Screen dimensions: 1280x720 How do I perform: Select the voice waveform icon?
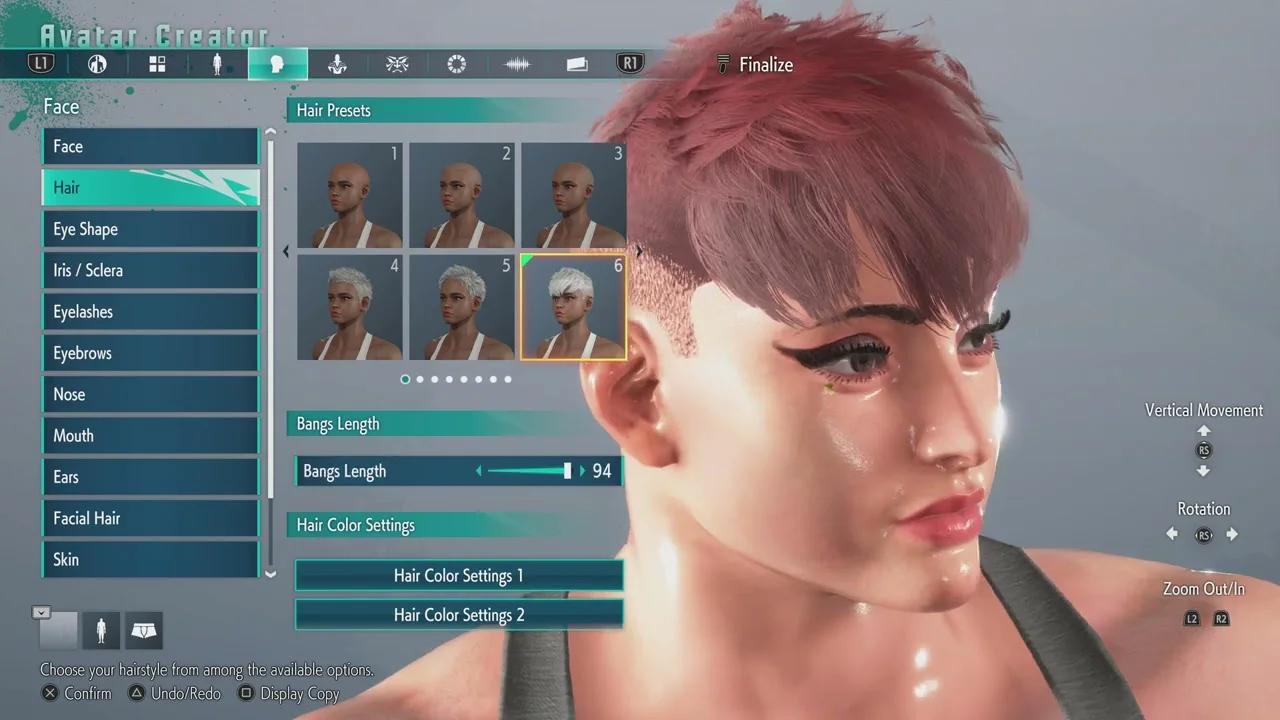click(x=517, y=63)
